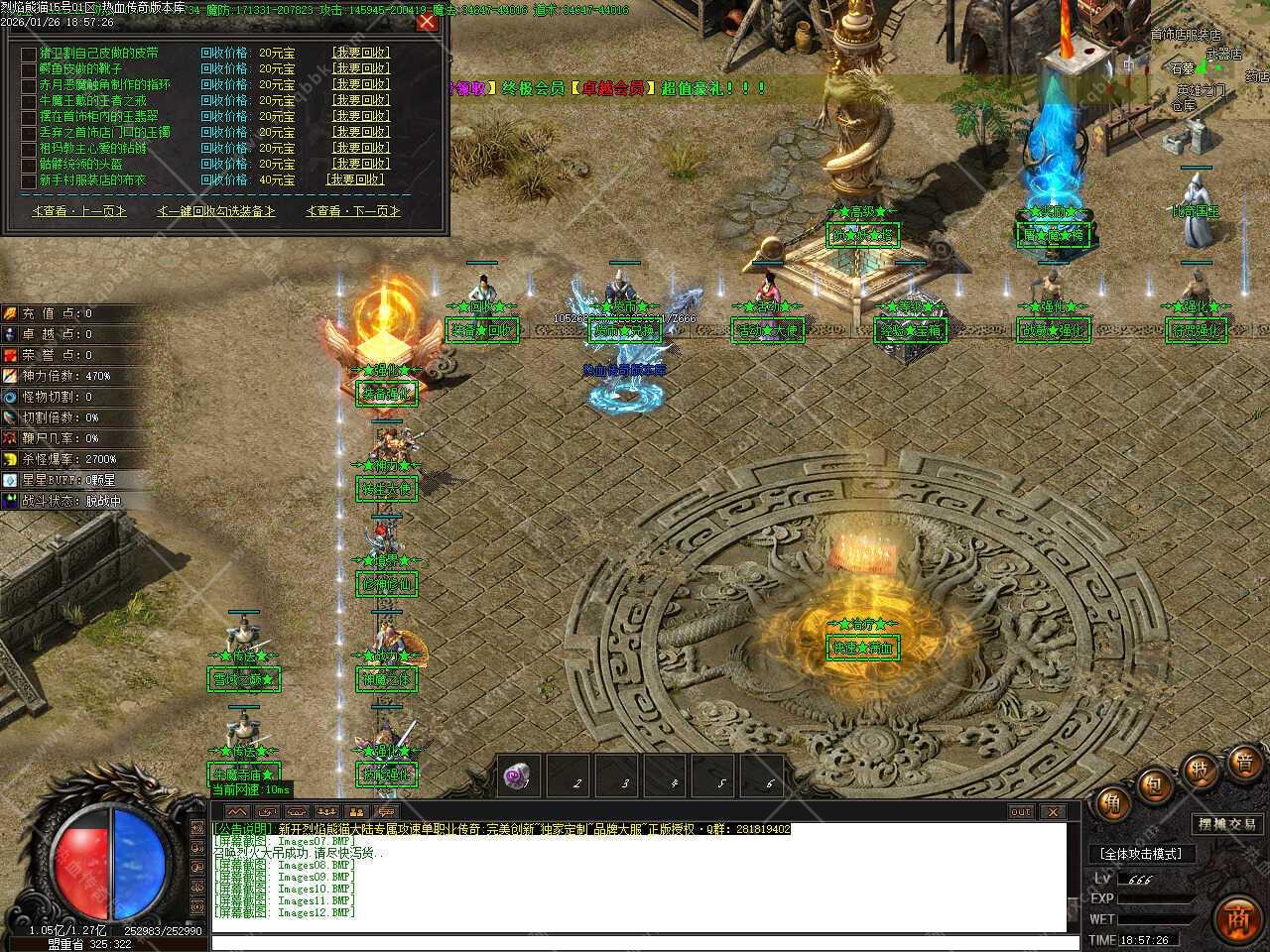Click 我要回收 for 鳄鱼皮做的靴子
Image resolution: width=1270 pixels, height=952 pixels.
point(360,69)
